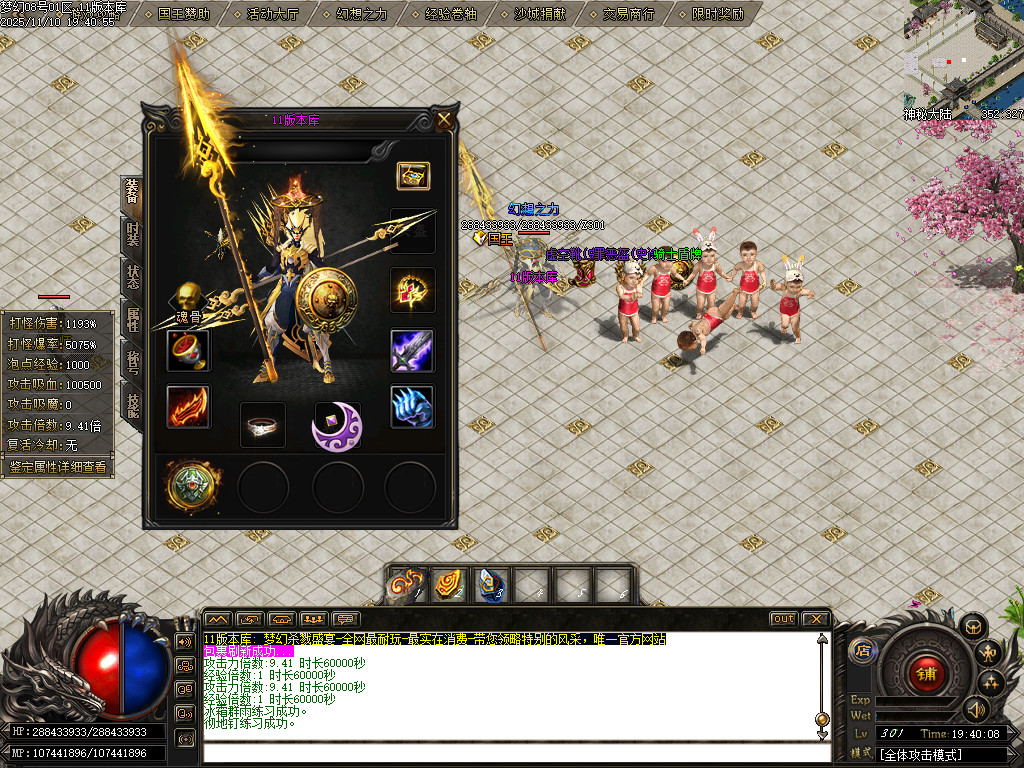The image size is (1024, 768).
Task: Click the 鉴定属性详细查看 button
Action: click(57, 467)
